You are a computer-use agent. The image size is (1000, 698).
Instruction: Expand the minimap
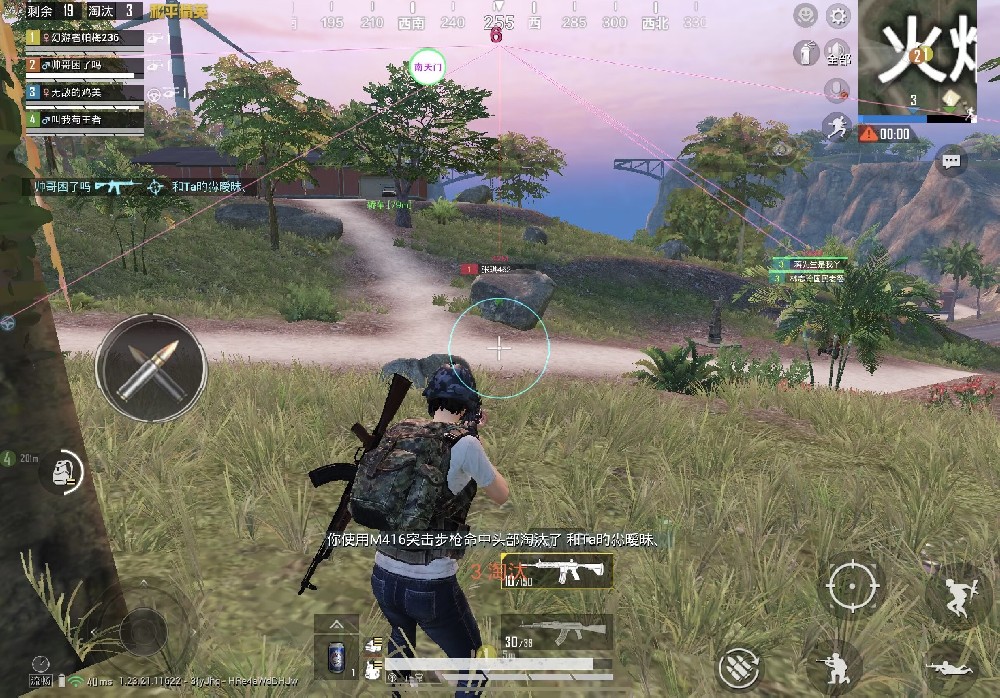[917, 56]
